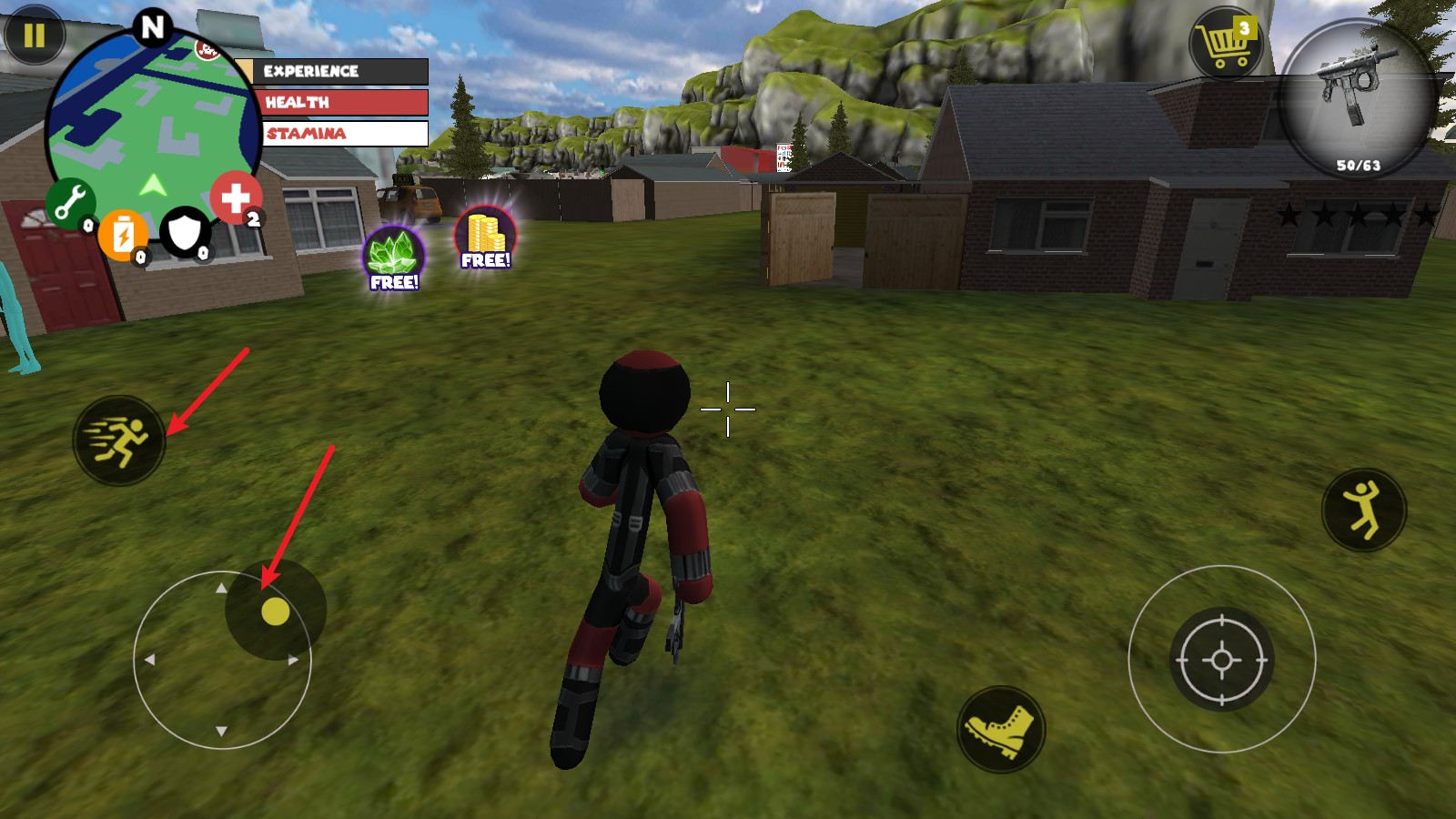Kick with the yellow boot button

coord(1000,730)
